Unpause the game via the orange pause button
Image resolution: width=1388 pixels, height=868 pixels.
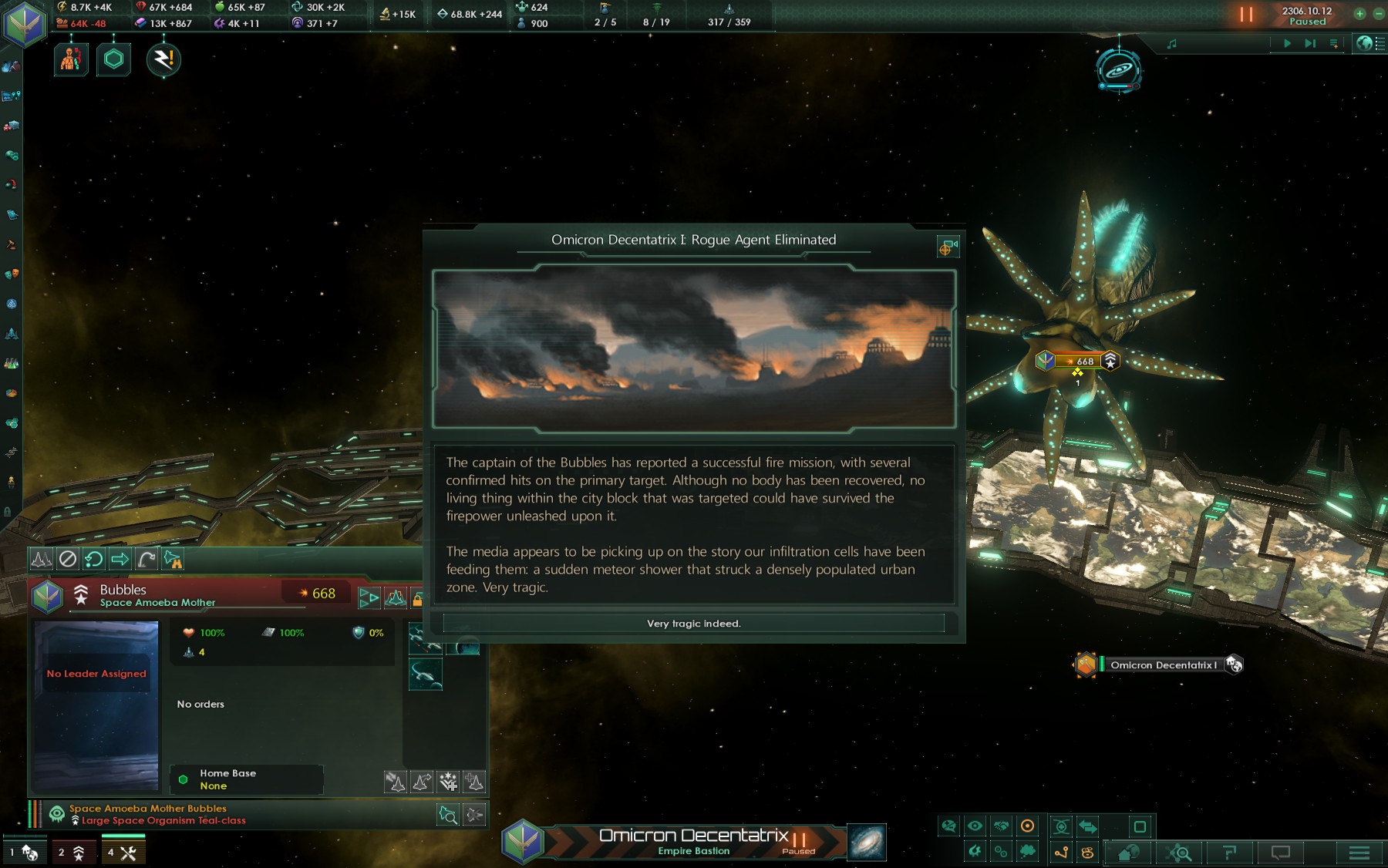(x=1245, y=15)
